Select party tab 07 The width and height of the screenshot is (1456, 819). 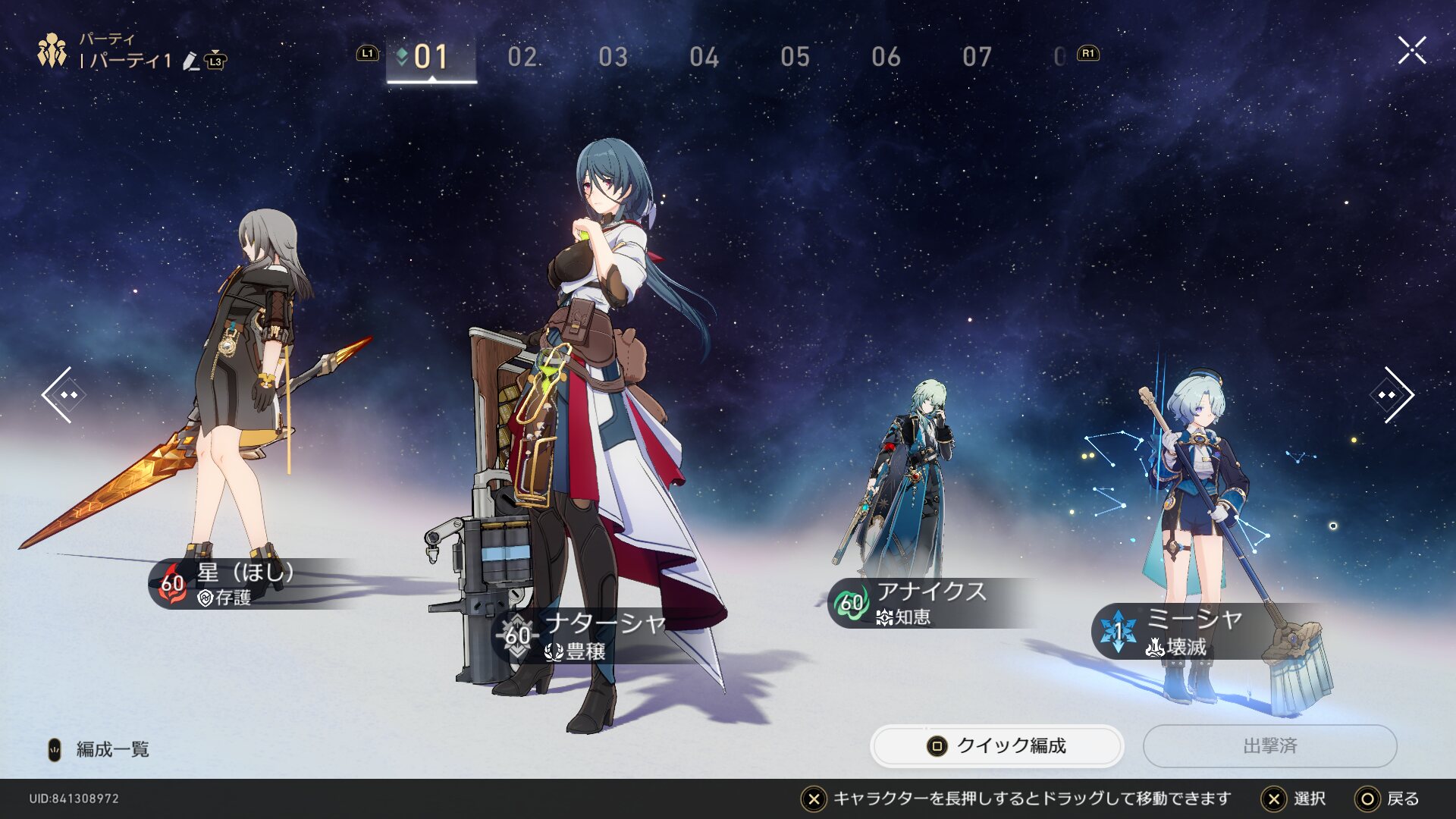[977, 57]
